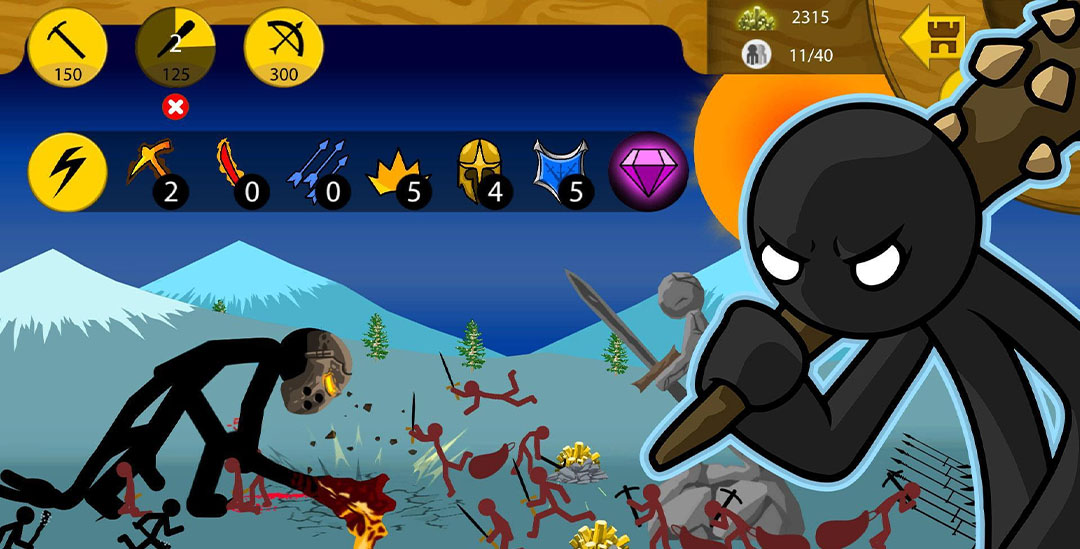Screen dimensions: 1080x549
Task: Click the yellow castle retreat arrow
Action: [932, 41]
